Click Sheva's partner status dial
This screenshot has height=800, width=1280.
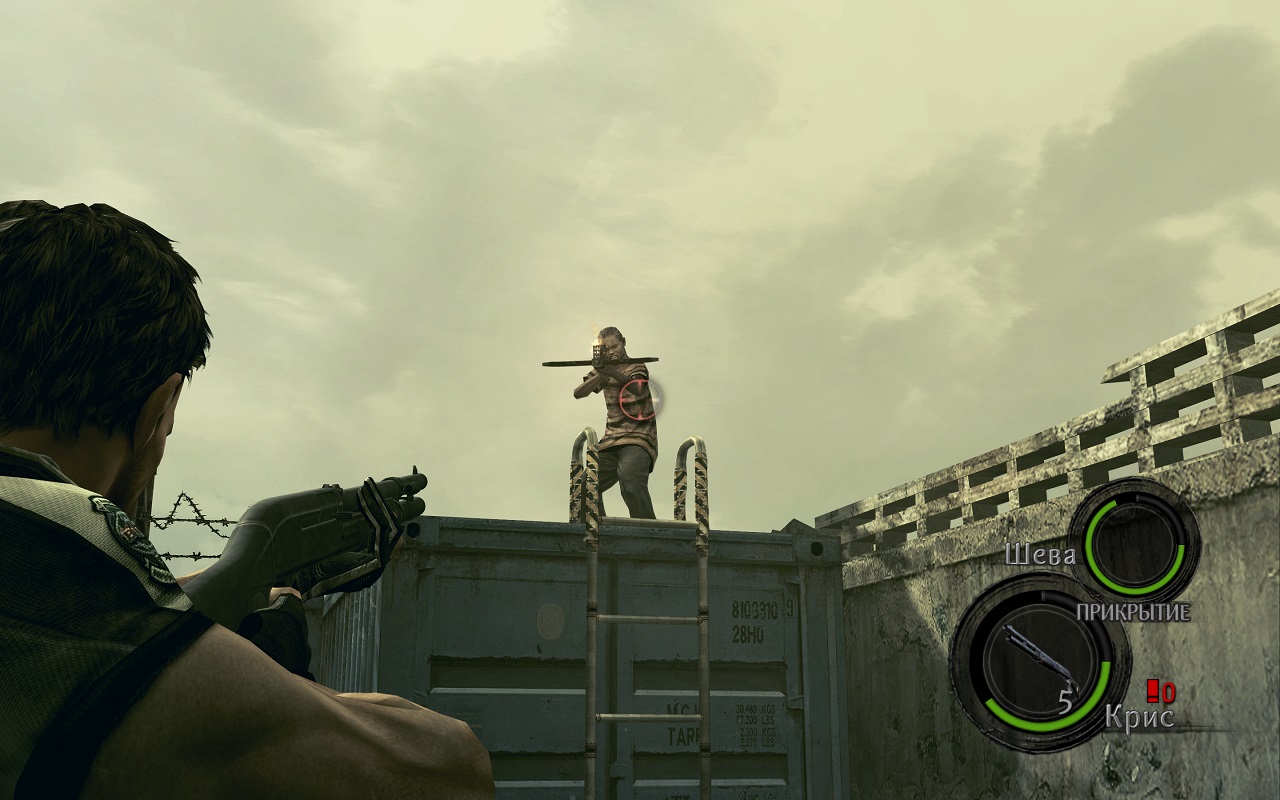(1134, 541)
